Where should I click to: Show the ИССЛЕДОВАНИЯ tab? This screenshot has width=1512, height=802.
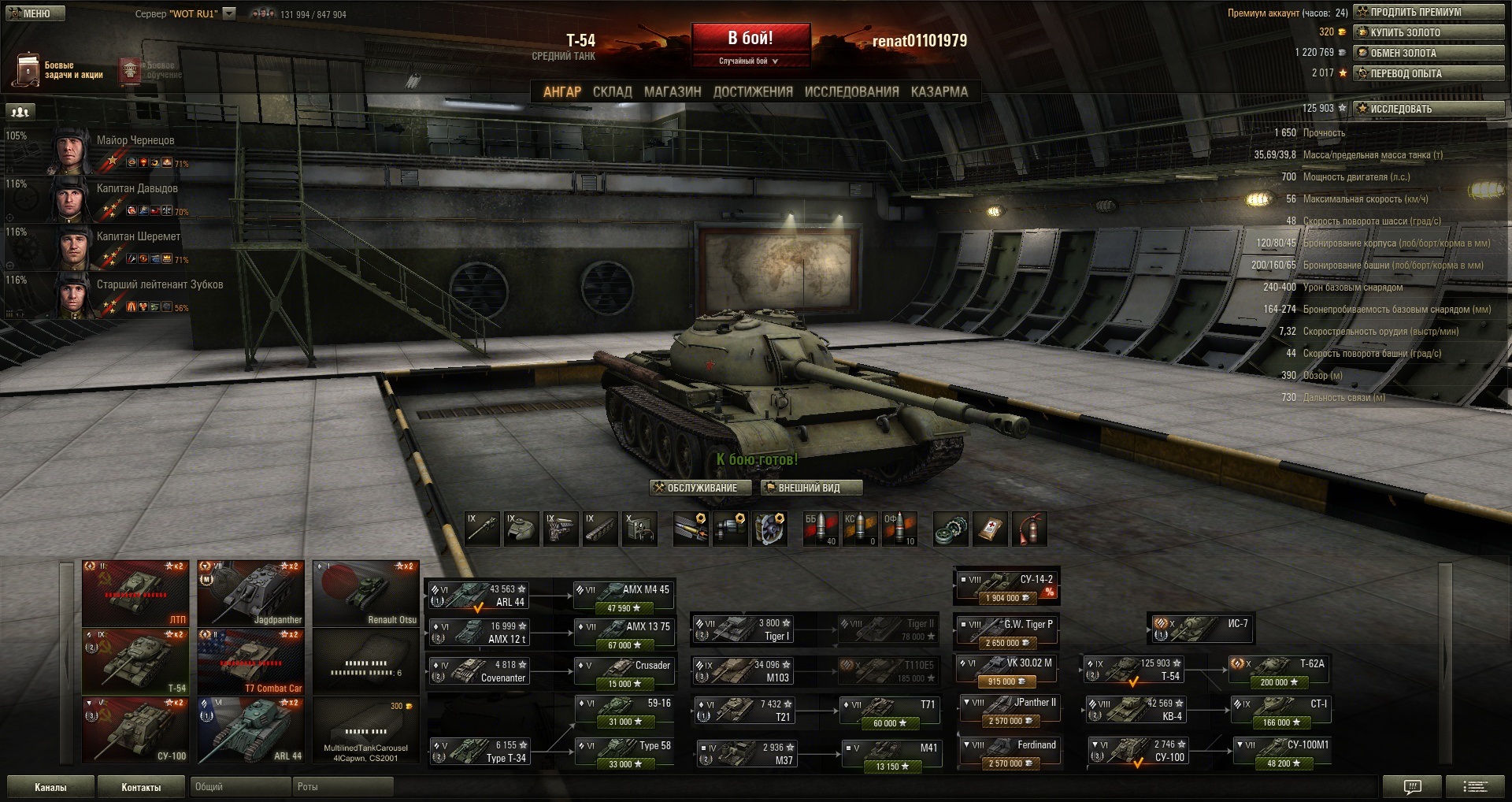[851, 92]
